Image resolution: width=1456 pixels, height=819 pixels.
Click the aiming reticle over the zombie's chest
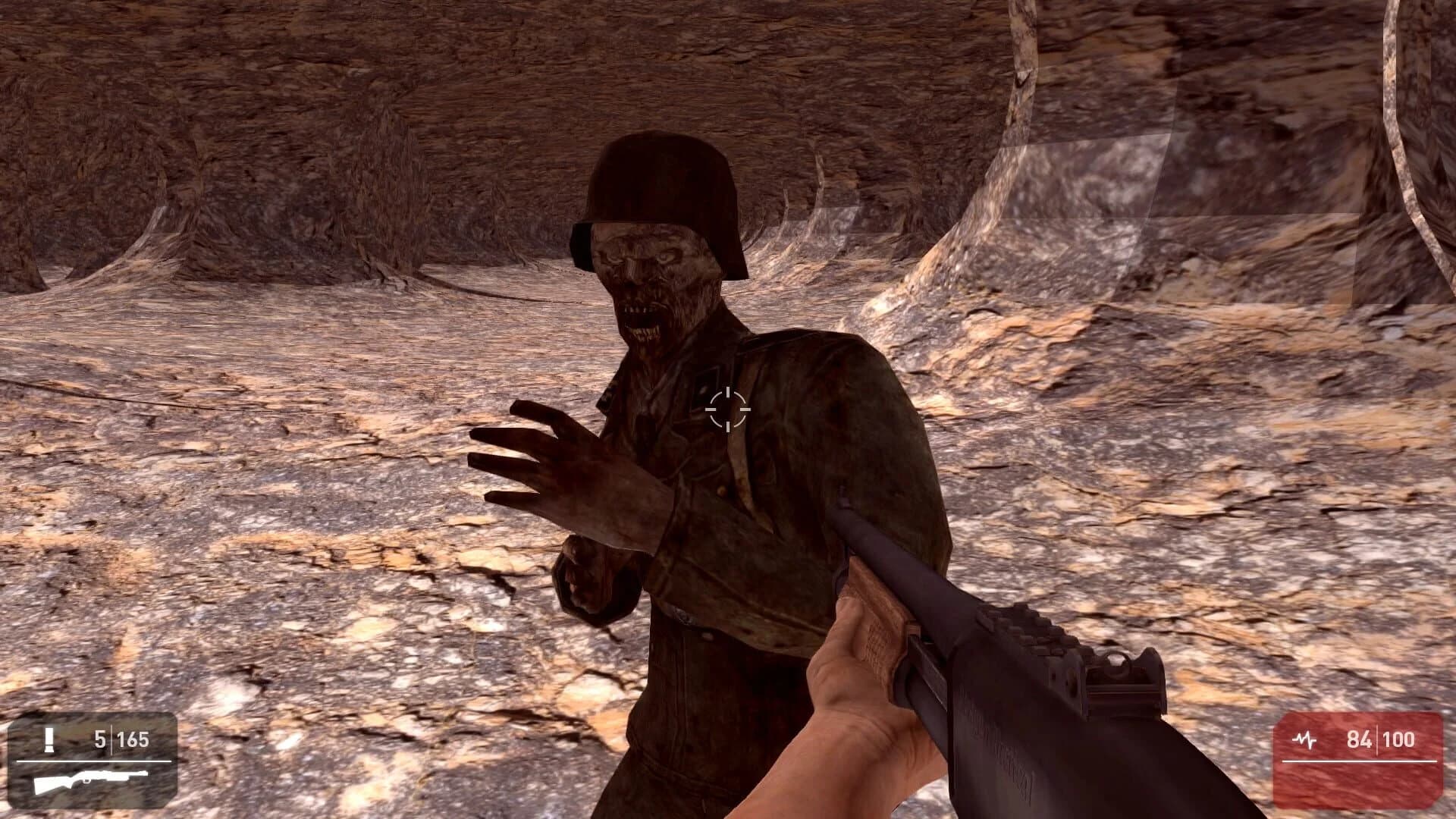click(726, 410)
